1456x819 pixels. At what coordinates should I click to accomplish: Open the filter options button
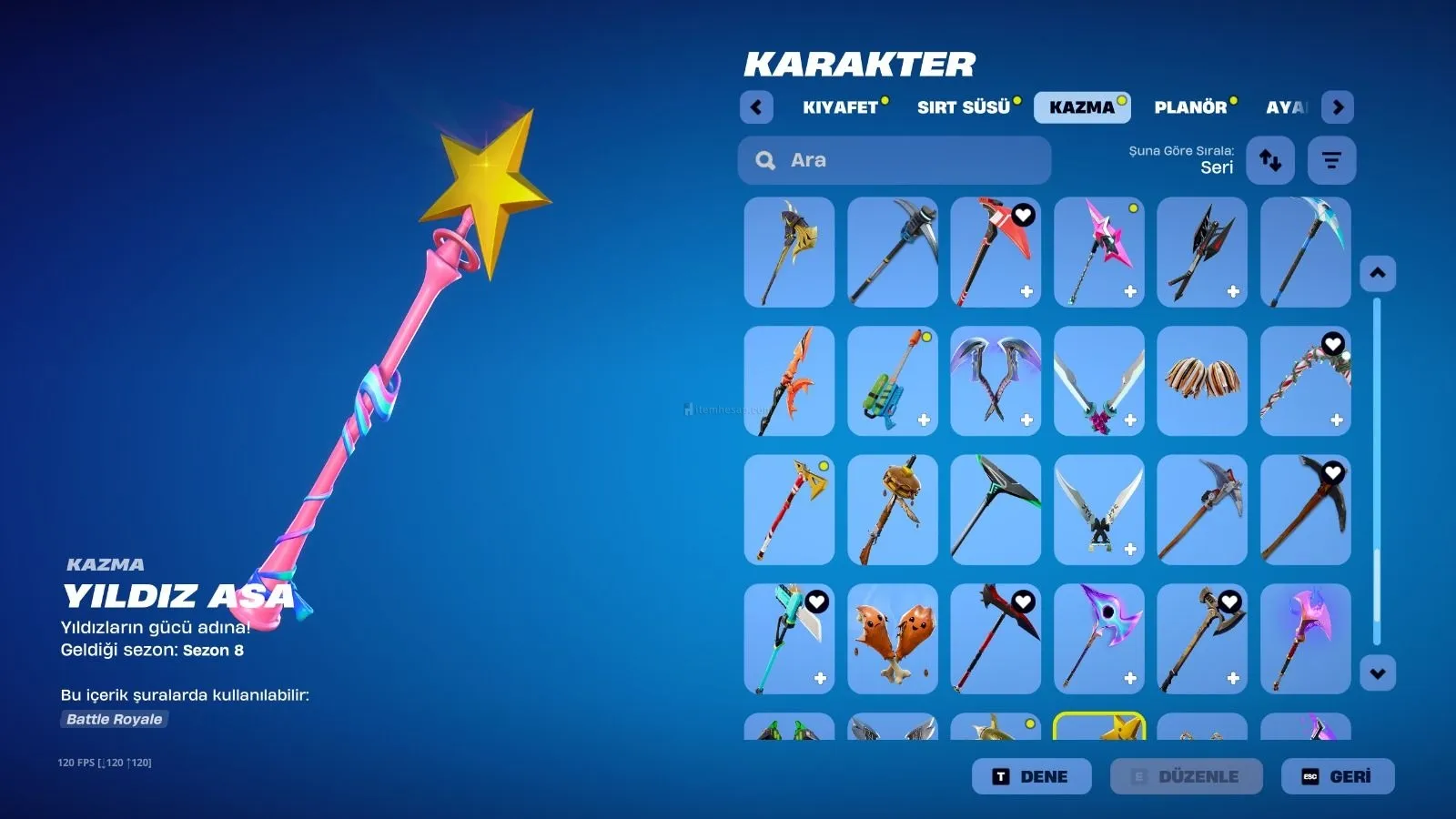[x=1331, y=160]
